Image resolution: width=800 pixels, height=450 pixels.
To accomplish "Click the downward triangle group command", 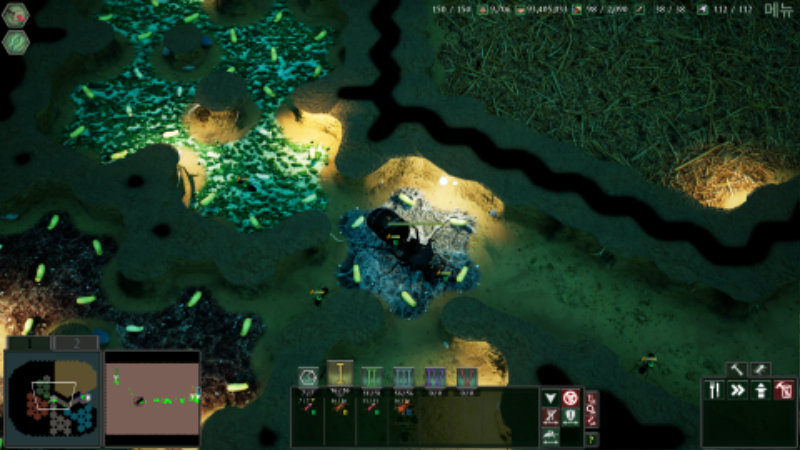I will (x=550, y=397).
